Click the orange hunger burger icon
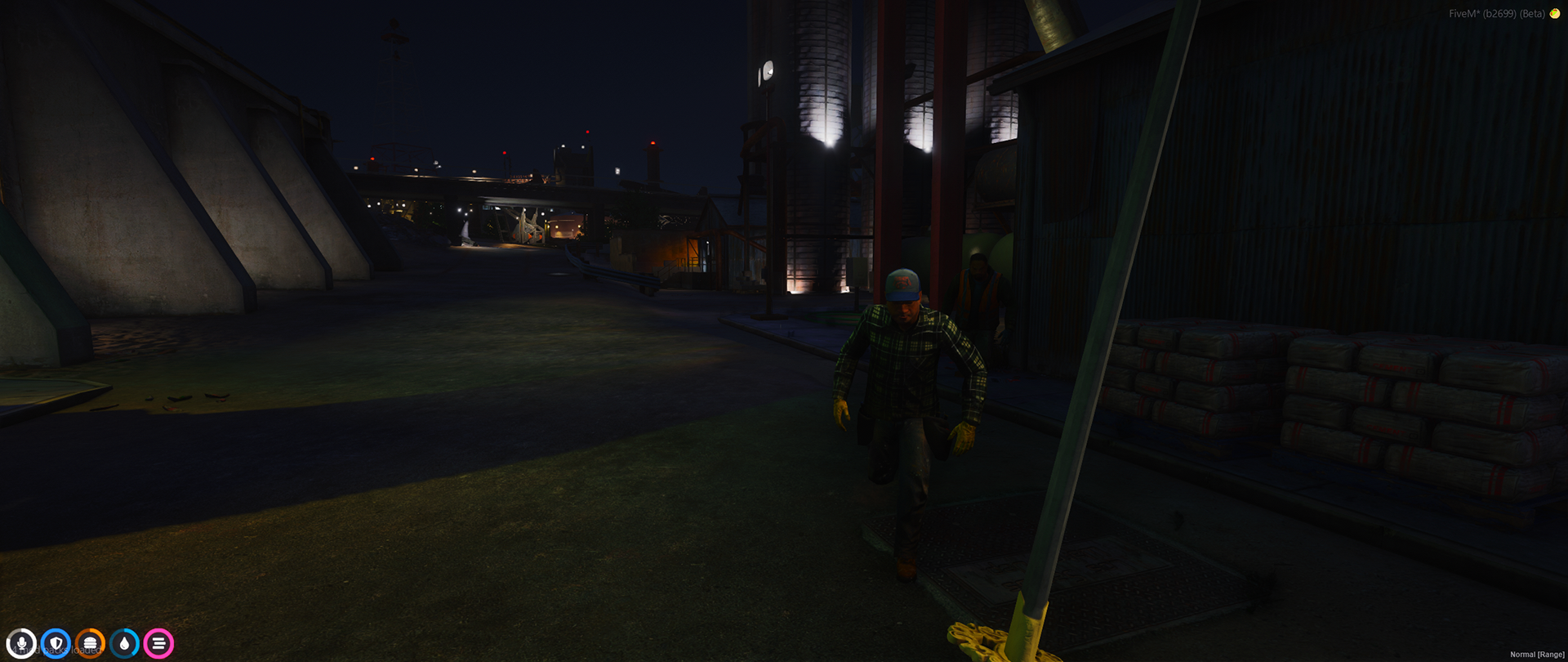This screenshot has height=662, width=1568. click(x=91, y=643)
